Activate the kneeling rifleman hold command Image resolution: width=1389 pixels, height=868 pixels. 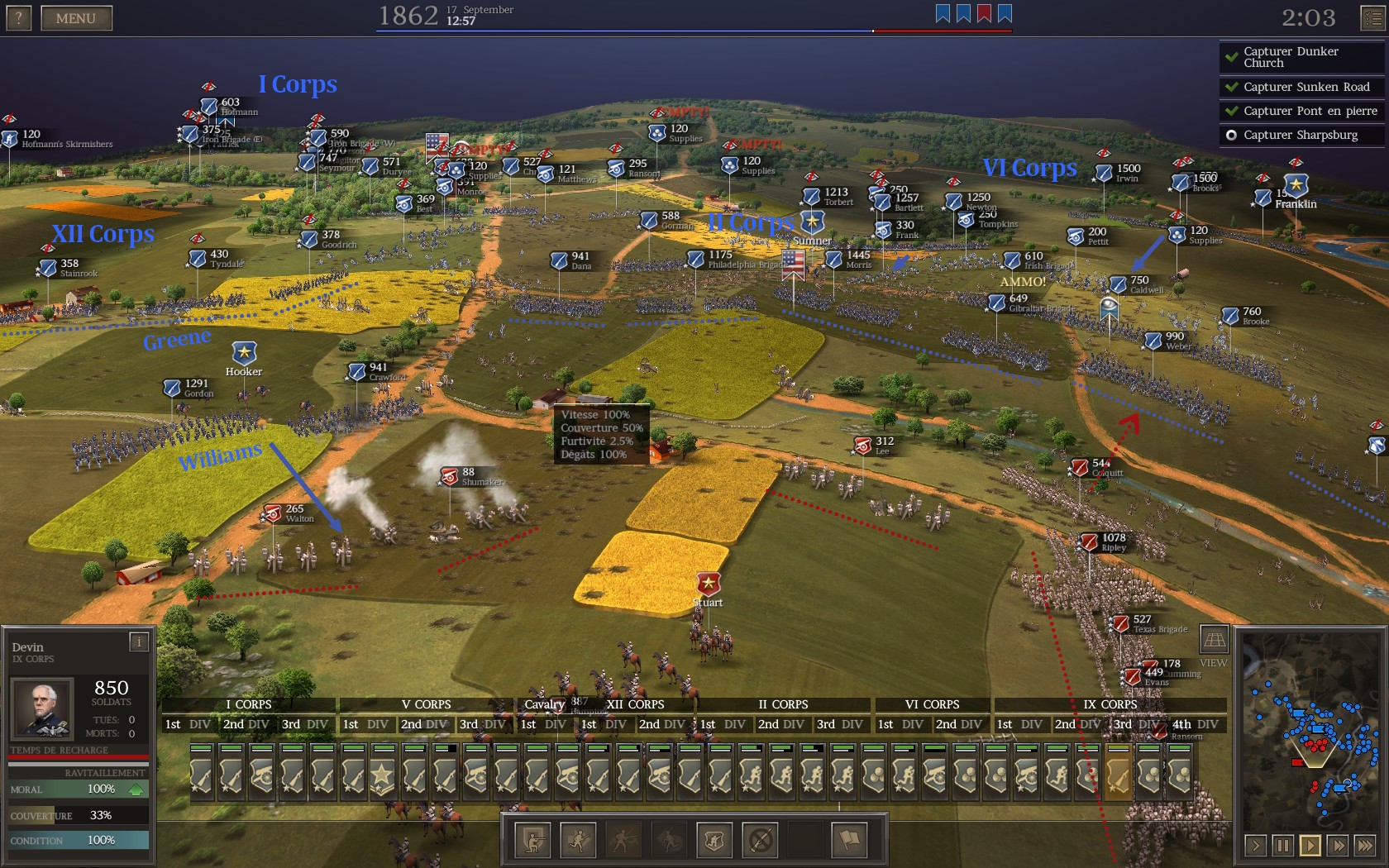(x=532, y=841)
